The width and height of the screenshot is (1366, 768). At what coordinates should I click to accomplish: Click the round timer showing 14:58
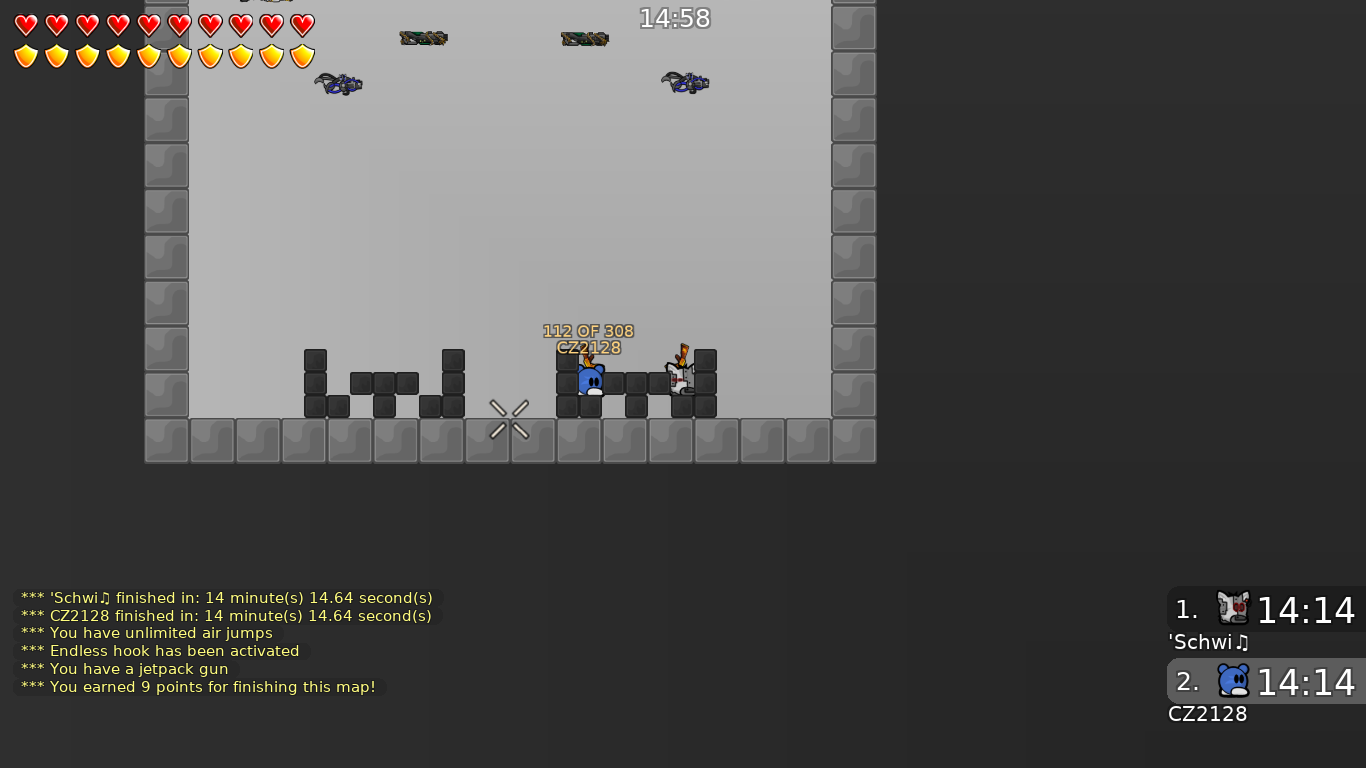pos(675,18)
